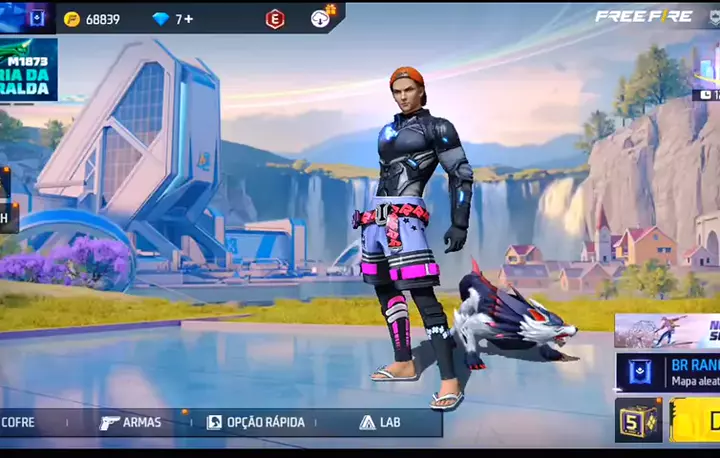
Task: Open the red hexagon E icon
Action: pyautogui.click(x=275, y=19)
